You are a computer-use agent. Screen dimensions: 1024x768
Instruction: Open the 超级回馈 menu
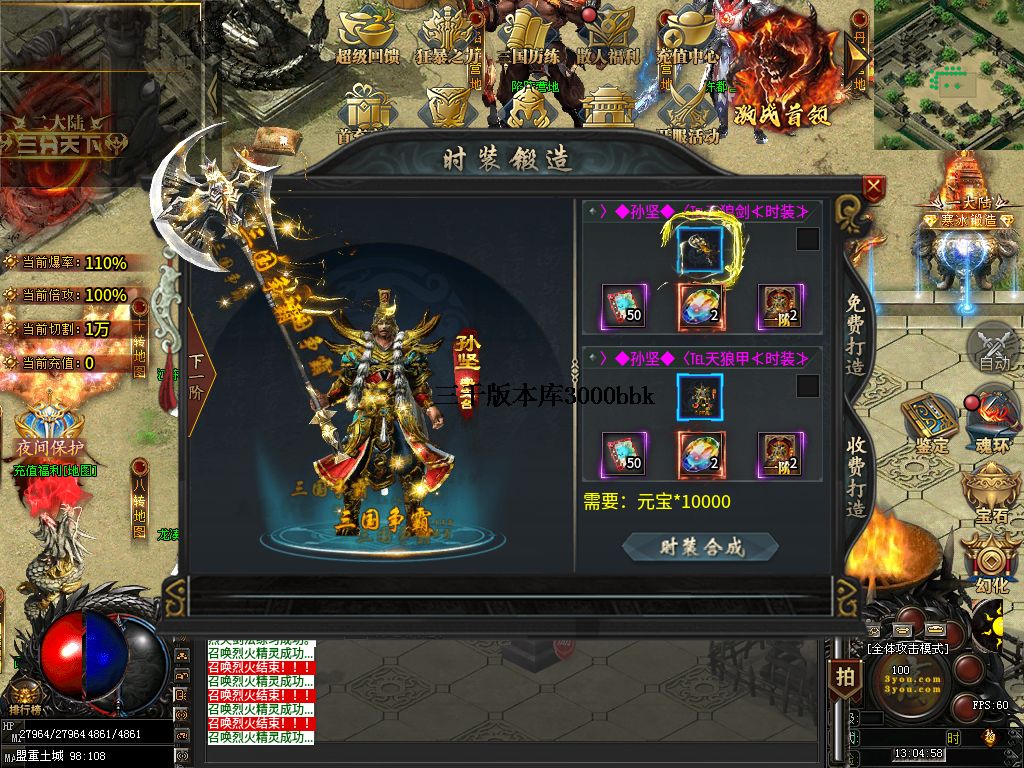tap(368, 36)
